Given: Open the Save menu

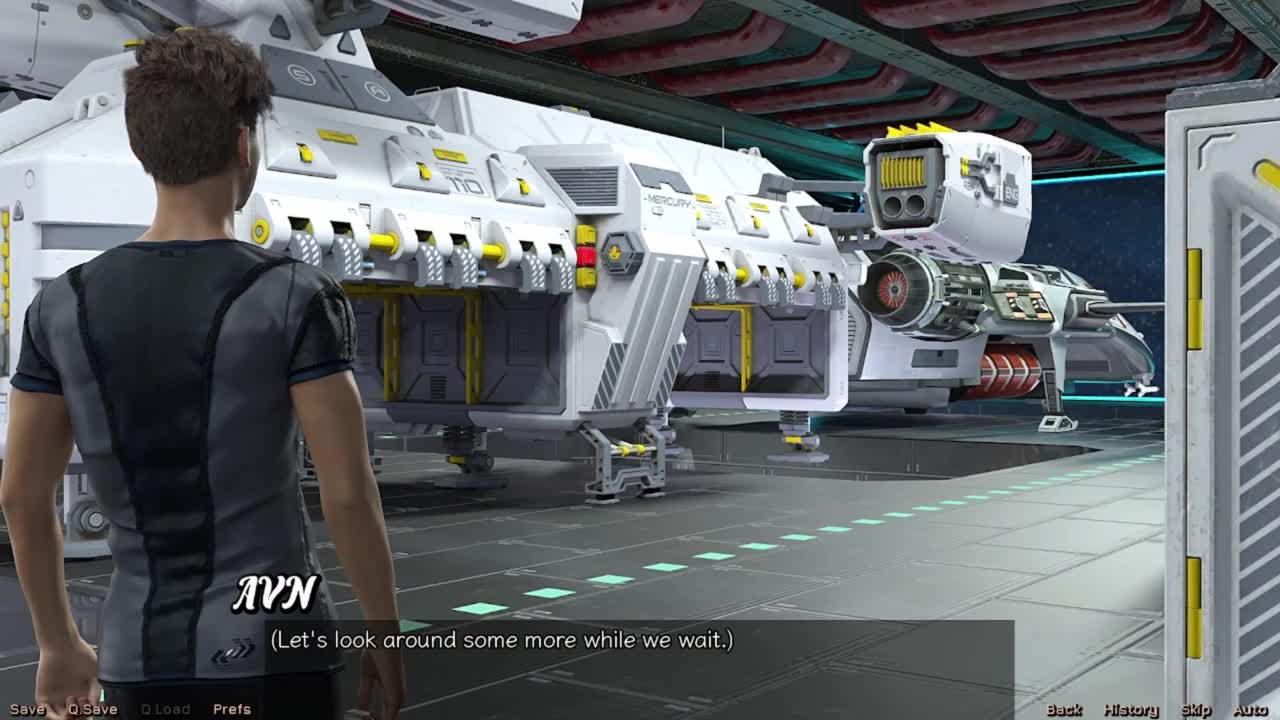Looking at the screenshot, I should tap(27, 709).
